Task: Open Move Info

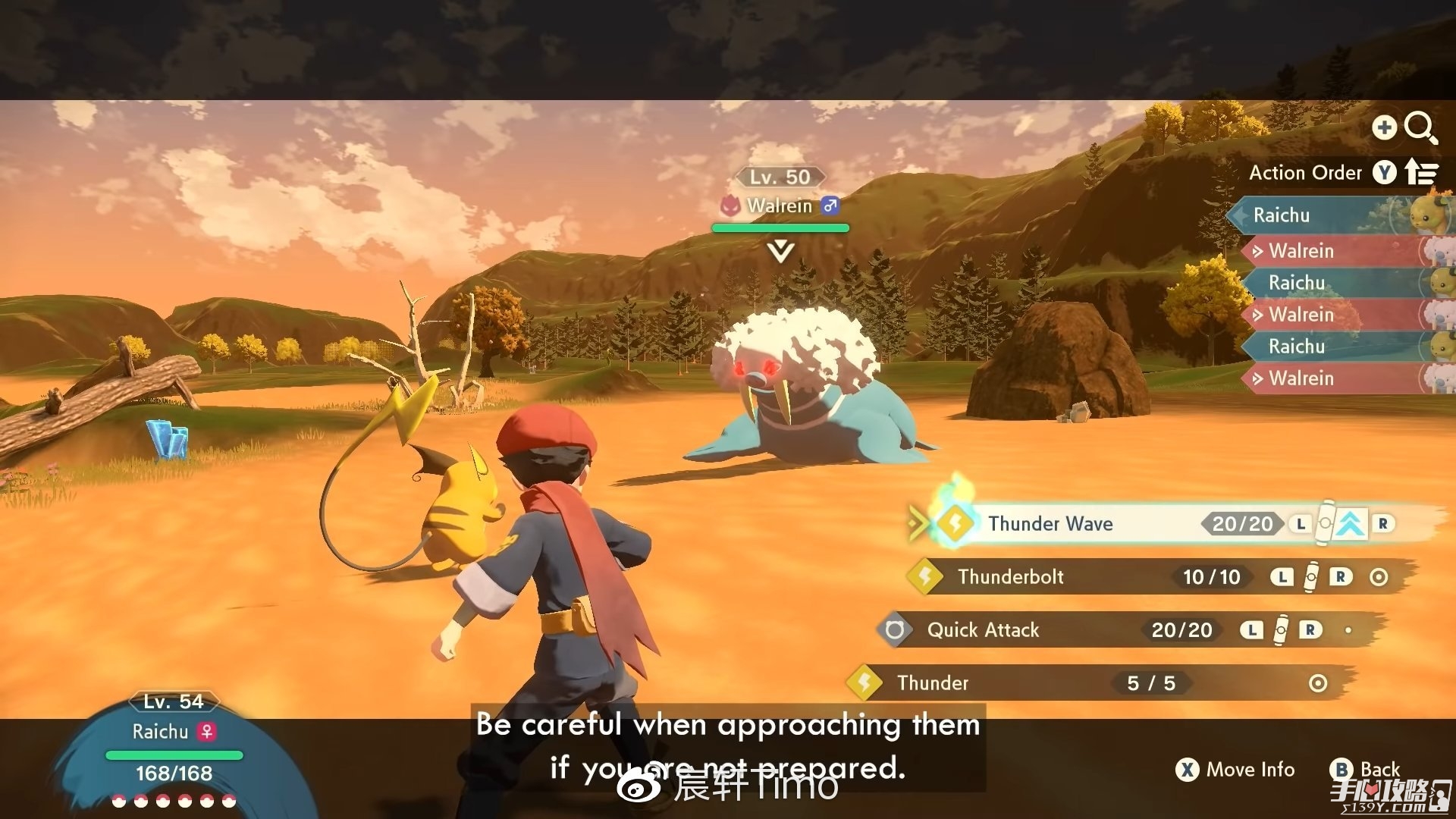Action: (x=1236, y=770)
